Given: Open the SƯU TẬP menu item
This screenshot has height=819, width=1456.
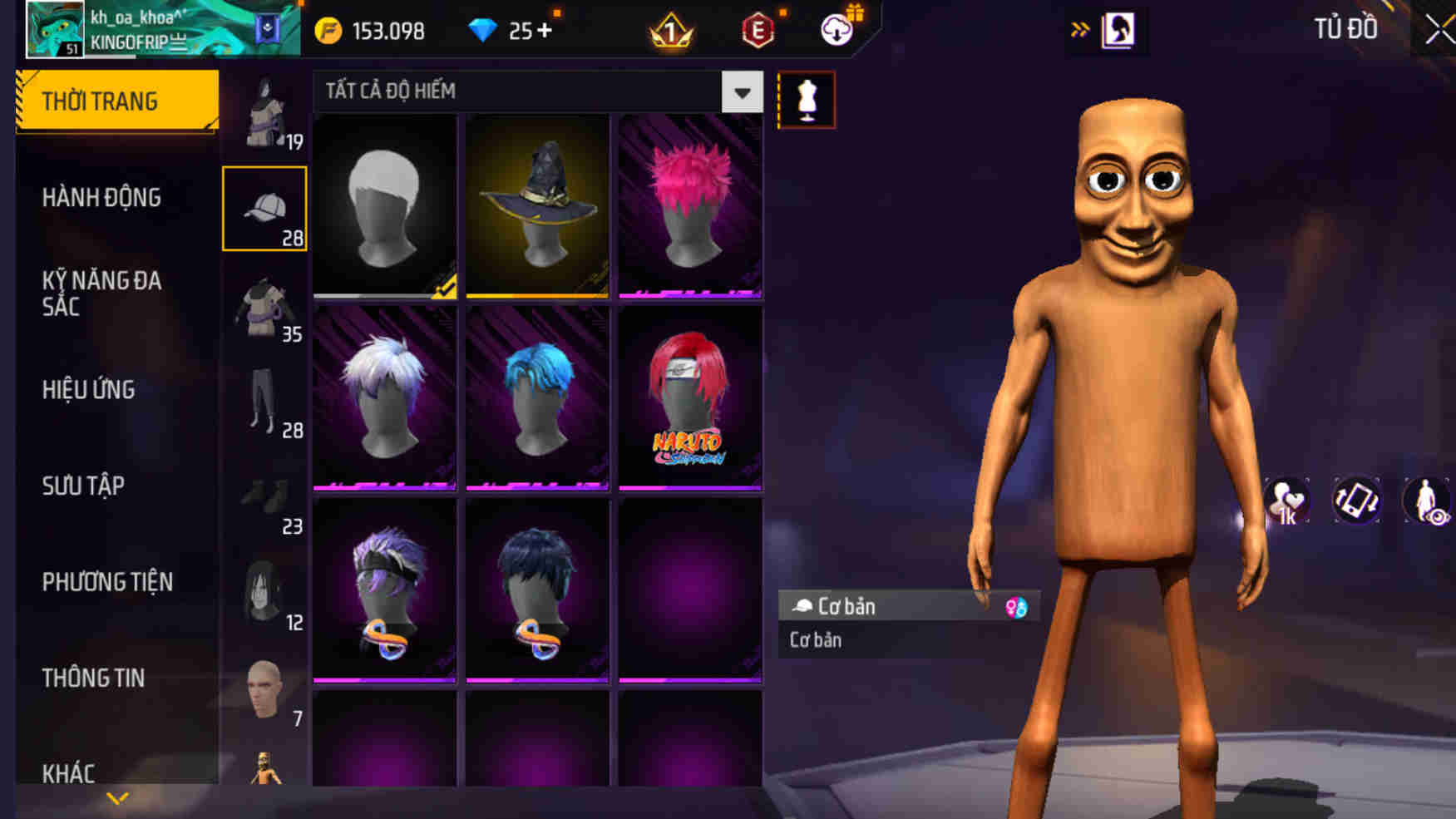Looking at the screenshot, I should coord(83,485).
